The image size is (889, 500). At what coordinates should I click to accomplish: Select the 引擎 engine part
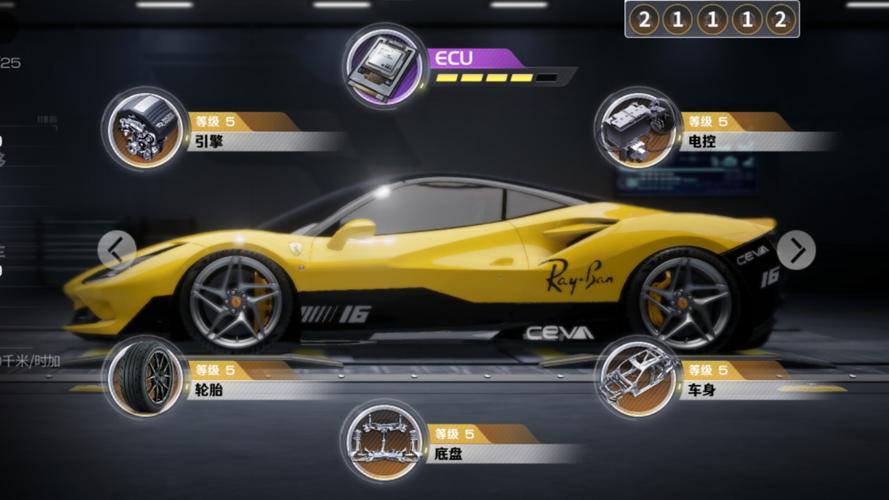pos(145,129)
